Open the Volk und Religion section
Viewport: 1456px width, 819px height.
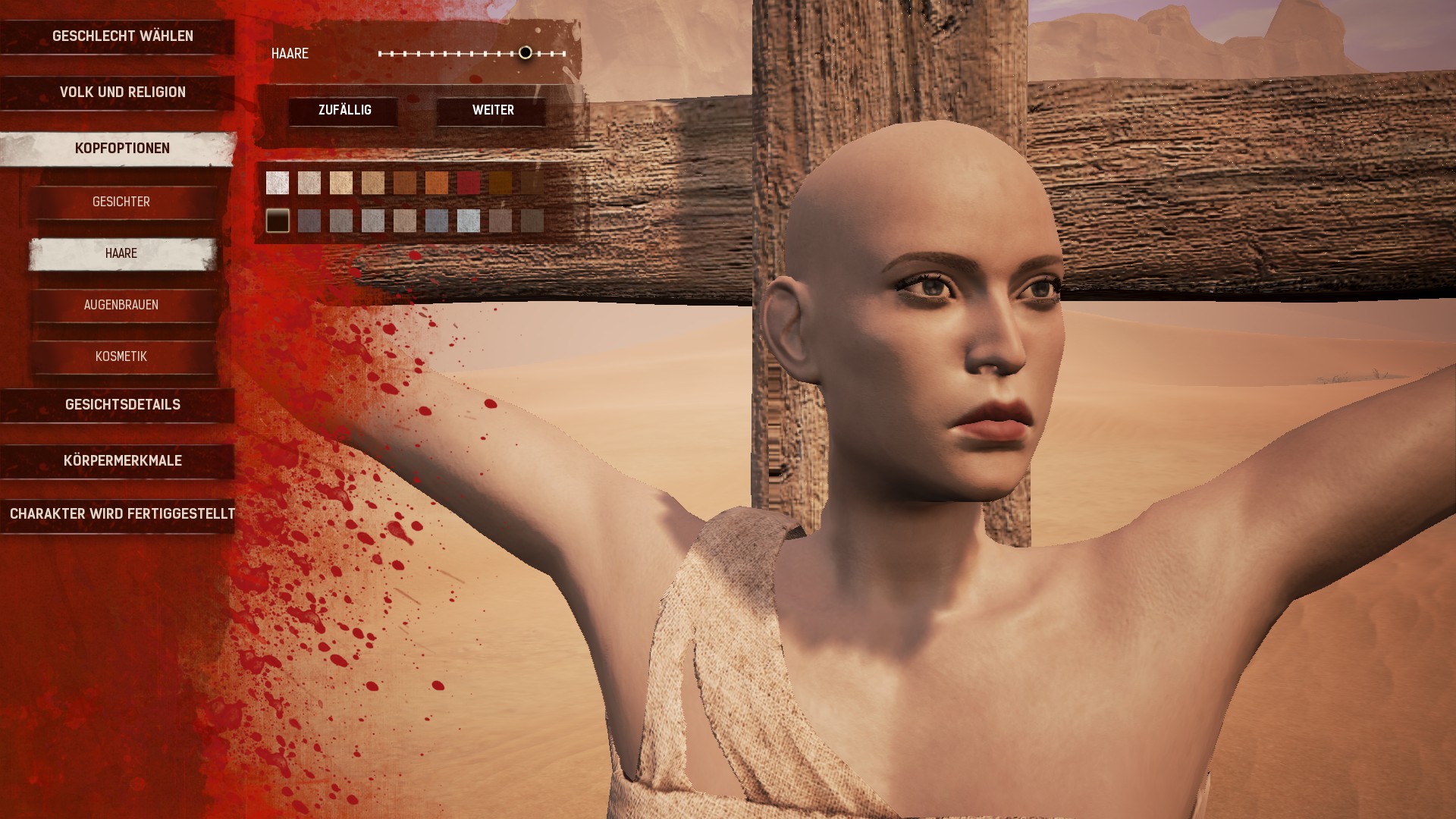click(122, 93)
